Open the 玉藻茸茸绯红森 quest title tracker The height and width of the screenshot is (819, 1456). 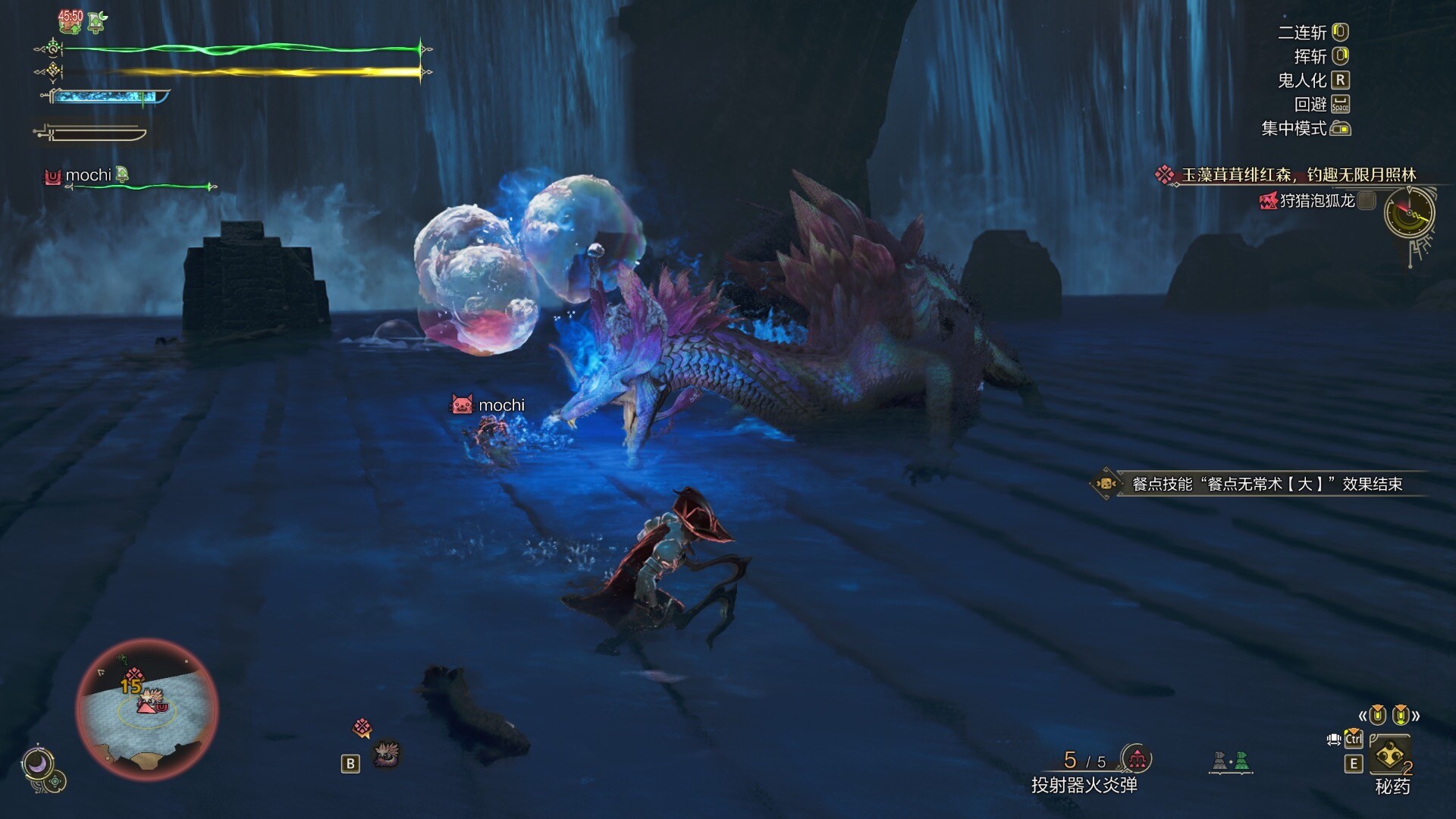click(x=1298, y=175)
